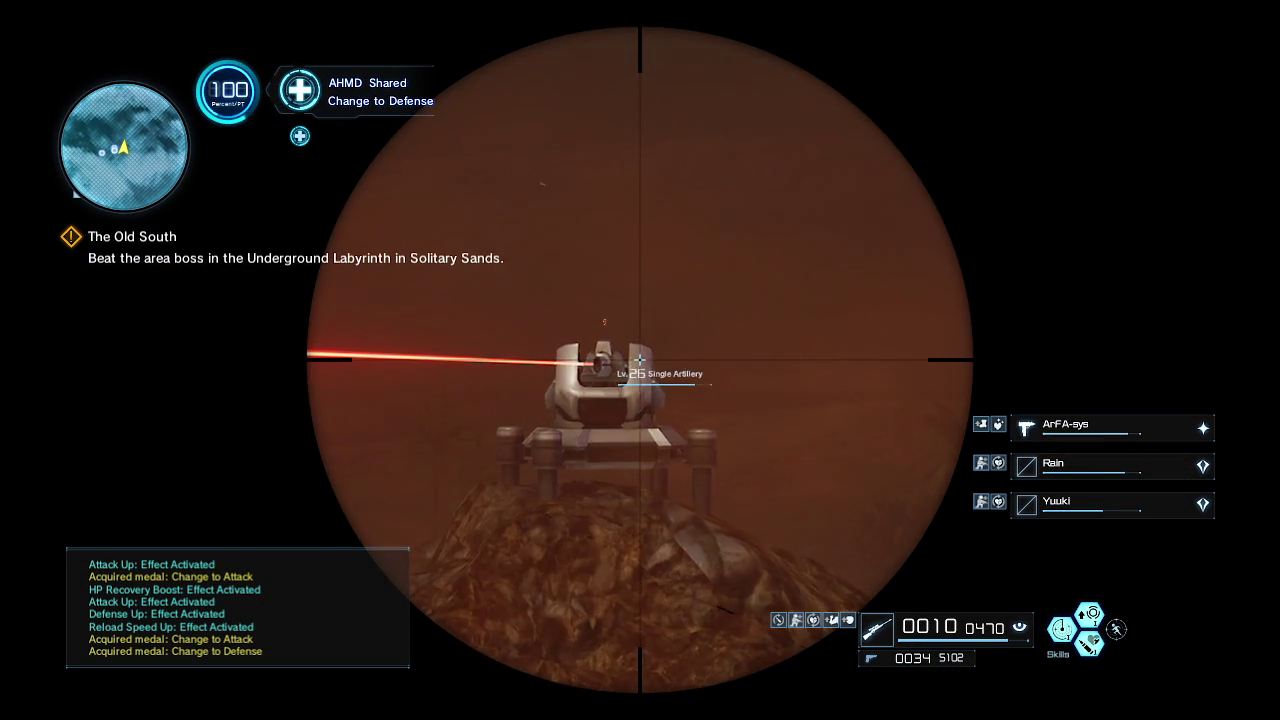Click the first buff status icon
This screenshot has width=1280, height=720.
[x=778, y=620]
